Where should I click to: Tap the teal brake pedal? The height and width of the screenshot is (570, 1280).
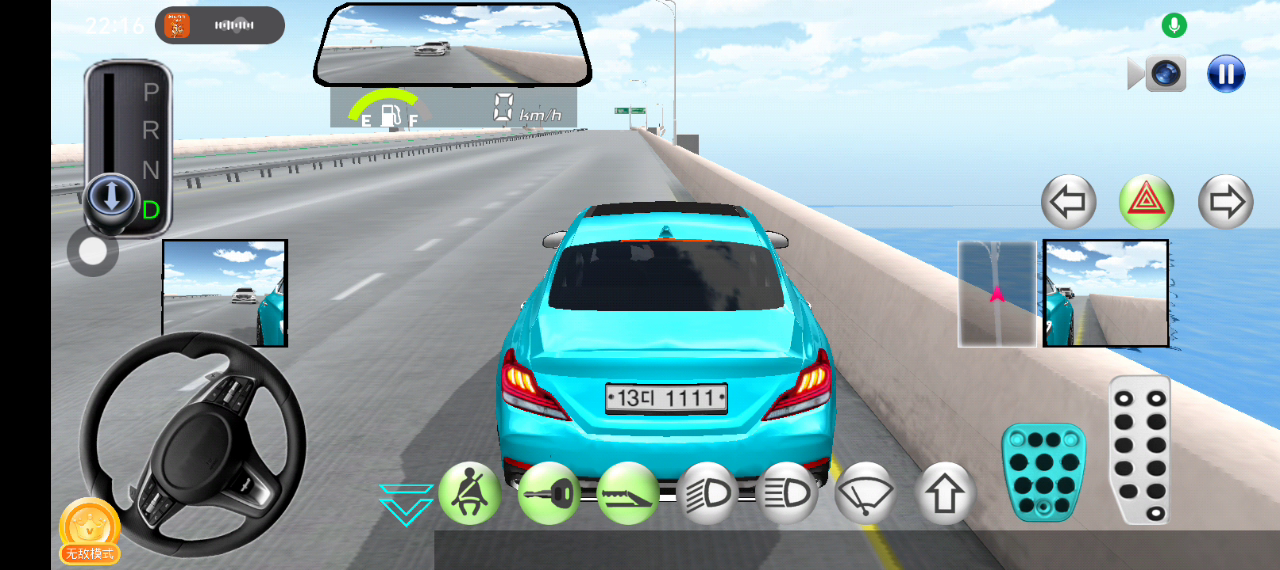point(1043,472)
